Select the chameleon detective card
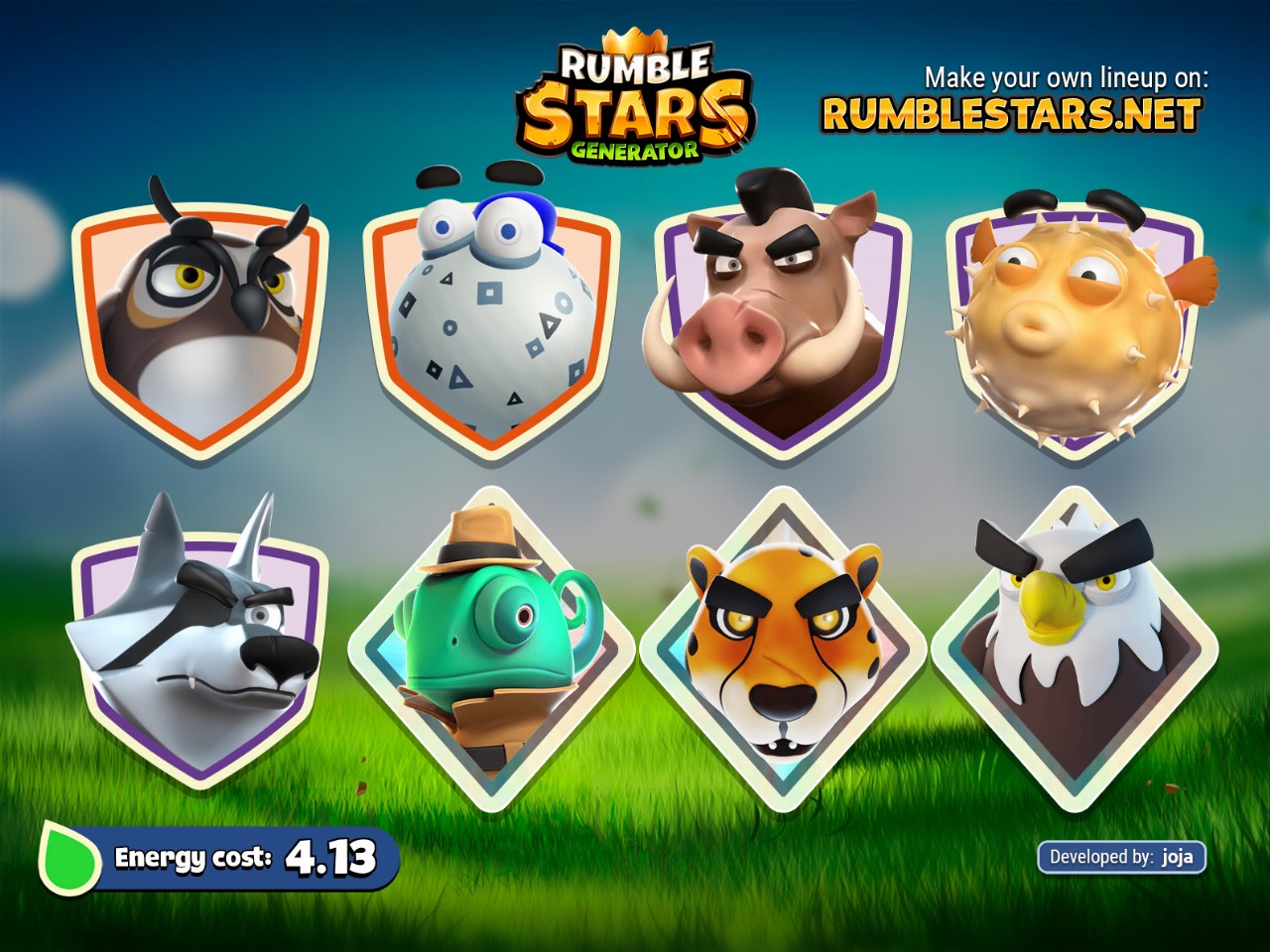1270x952 pixels. click(491, 650)
